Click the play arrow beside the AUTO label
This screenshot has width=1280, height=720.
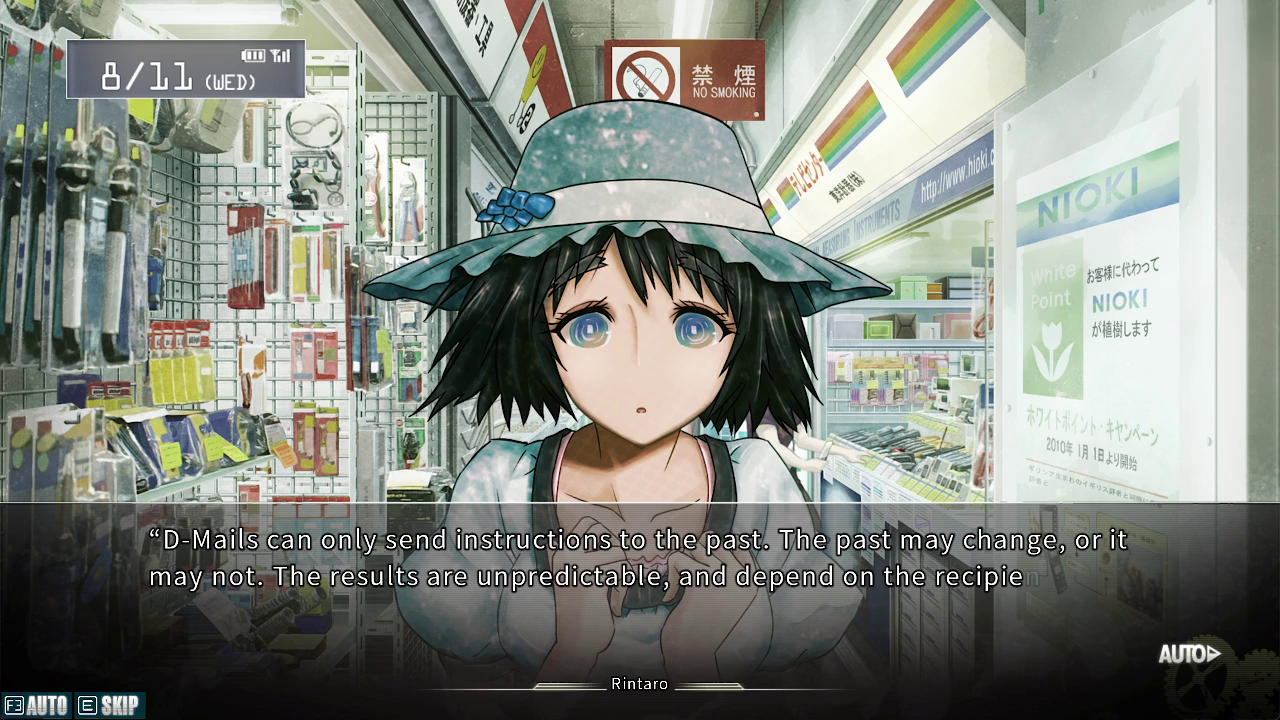tap(1212, 652)
